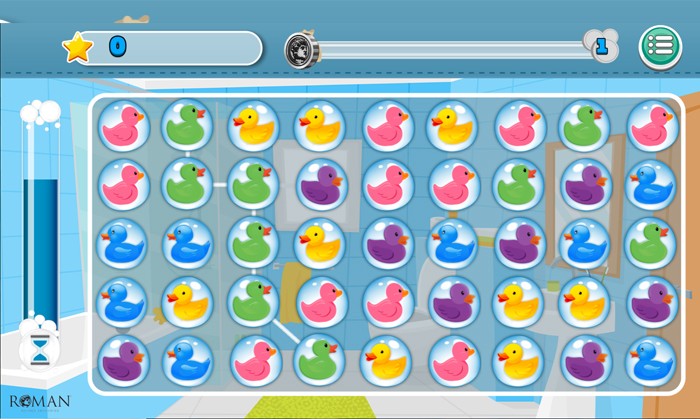Open the green list menu button

(660, 47)
